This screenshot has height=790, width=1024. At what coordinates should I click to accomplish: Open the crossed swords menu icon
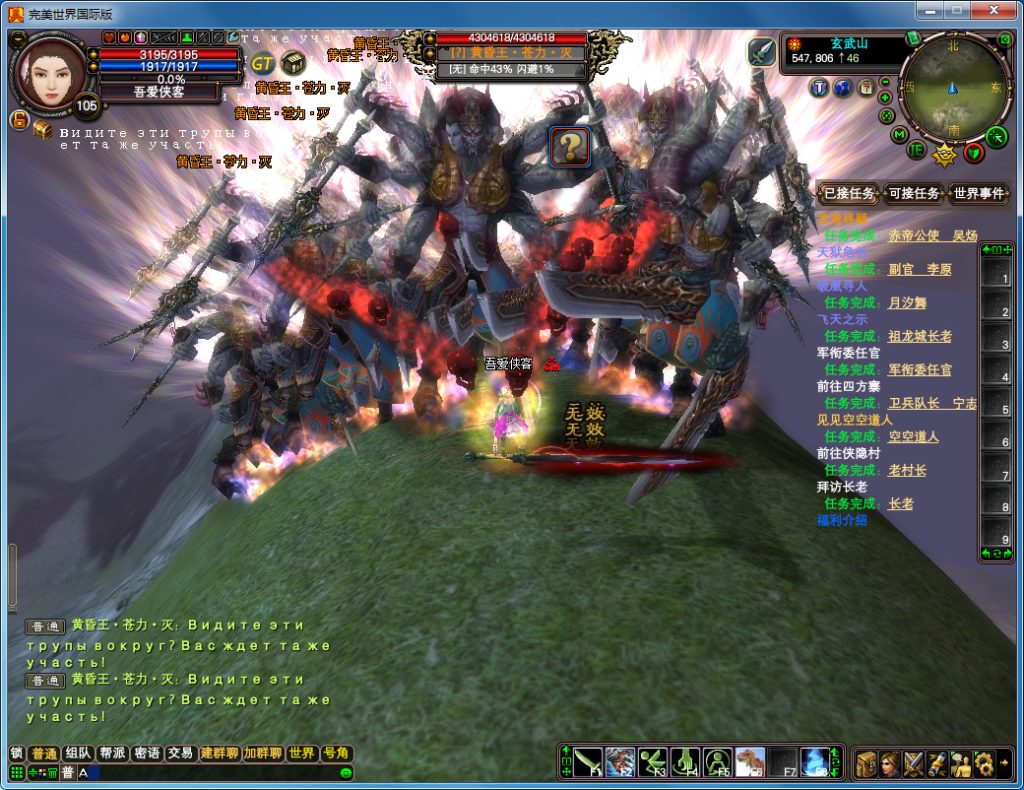913,763
